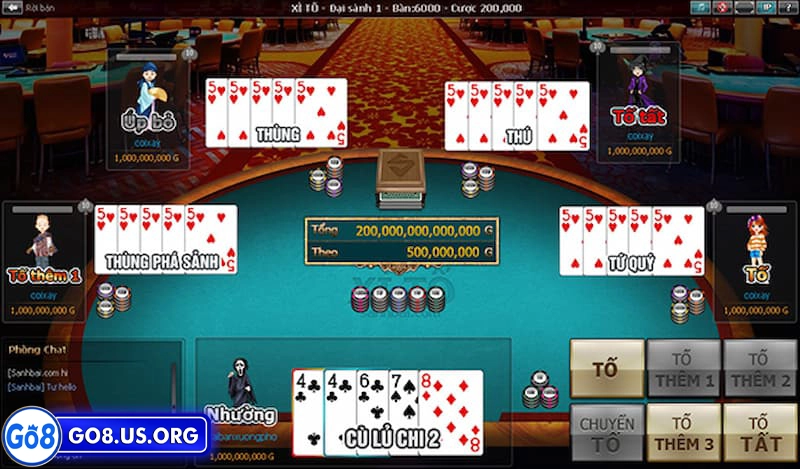800x469 pixels.
Task: Open the Phòng Chat panel
Action: click(38, 350)
